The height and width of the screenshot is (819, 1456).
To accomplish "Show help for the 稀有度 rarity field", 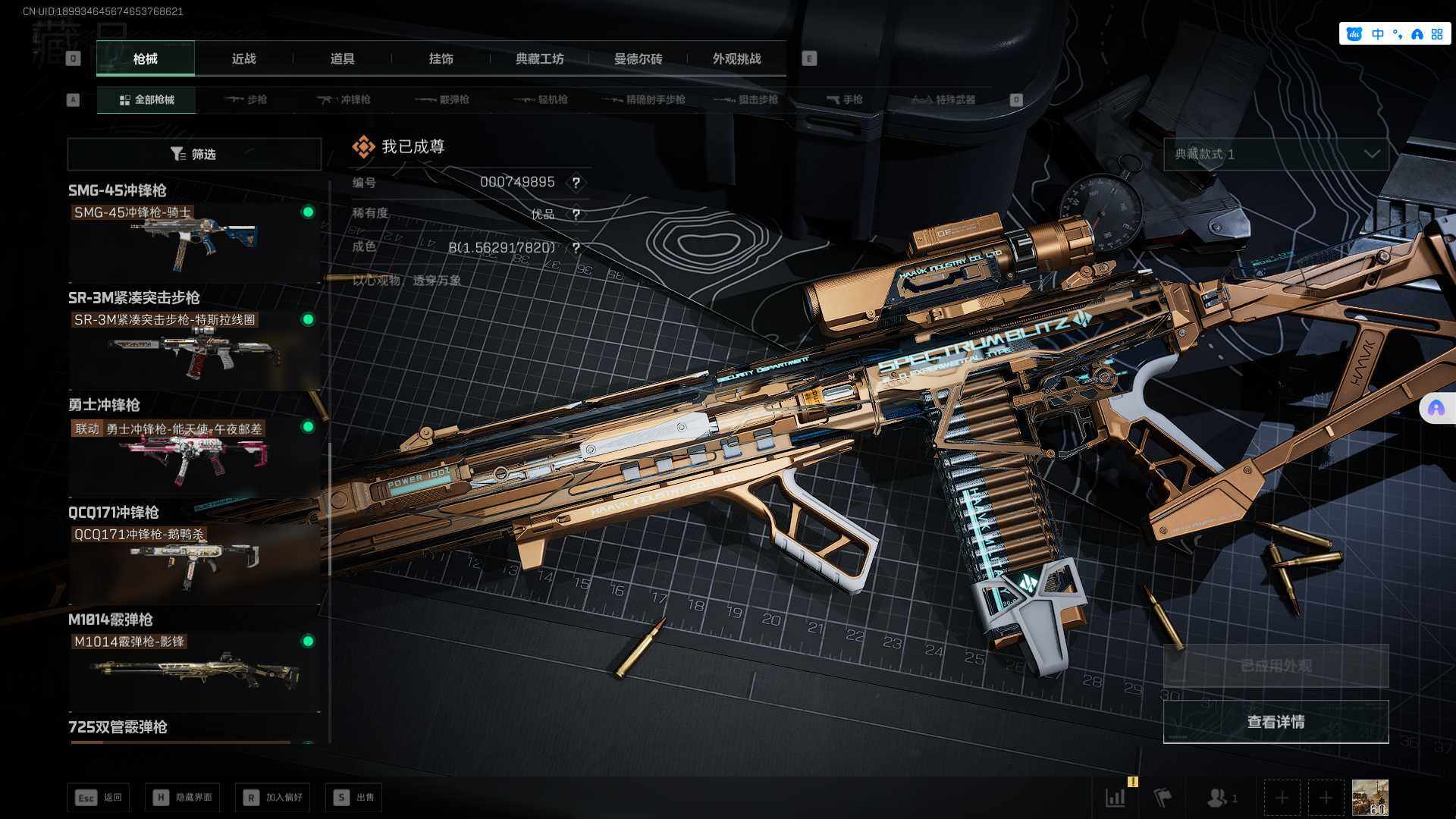I will 576,215.
